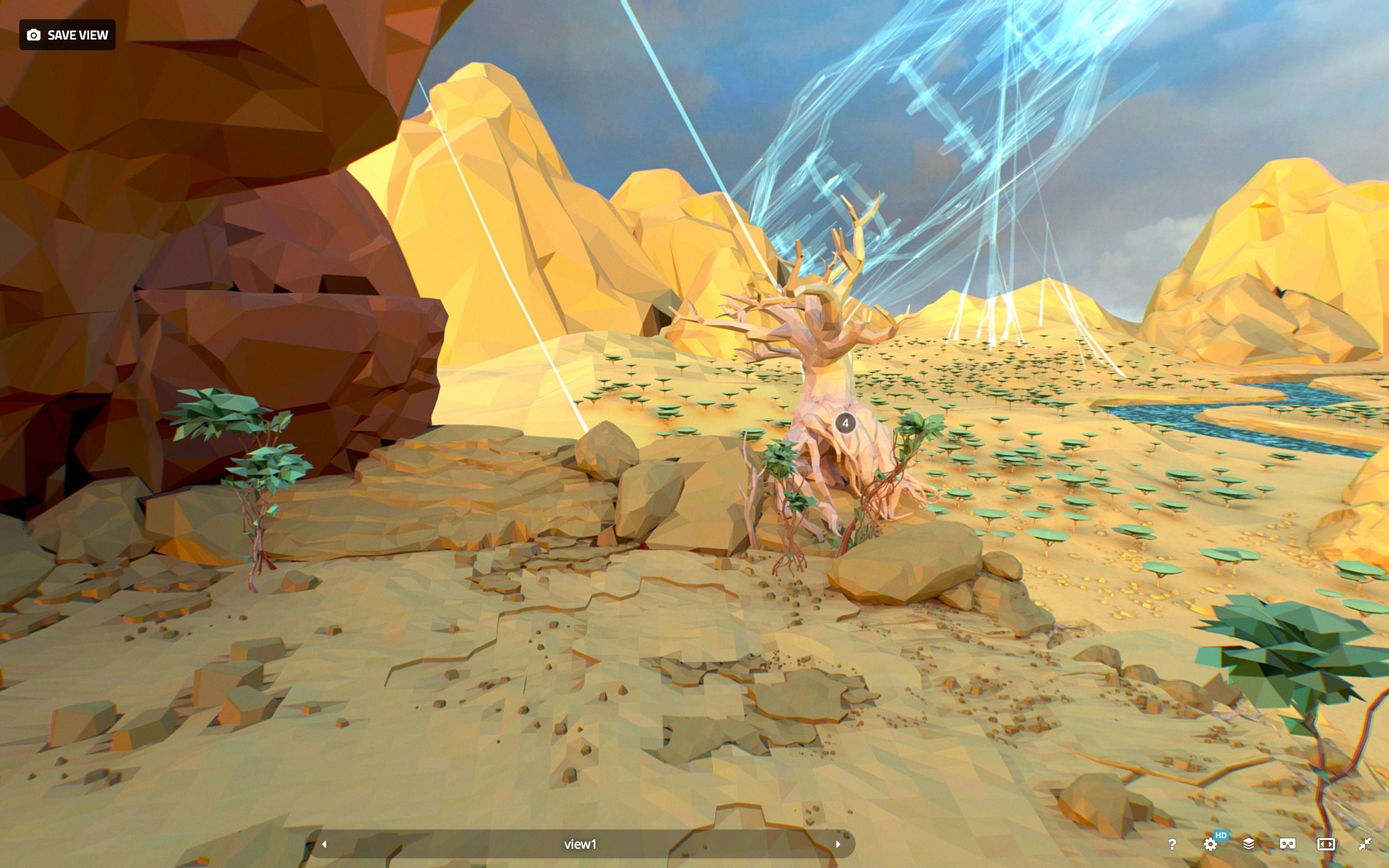The image size is (1389, 868).
Task: Toggle theater mode
Action: point(1326,844)
